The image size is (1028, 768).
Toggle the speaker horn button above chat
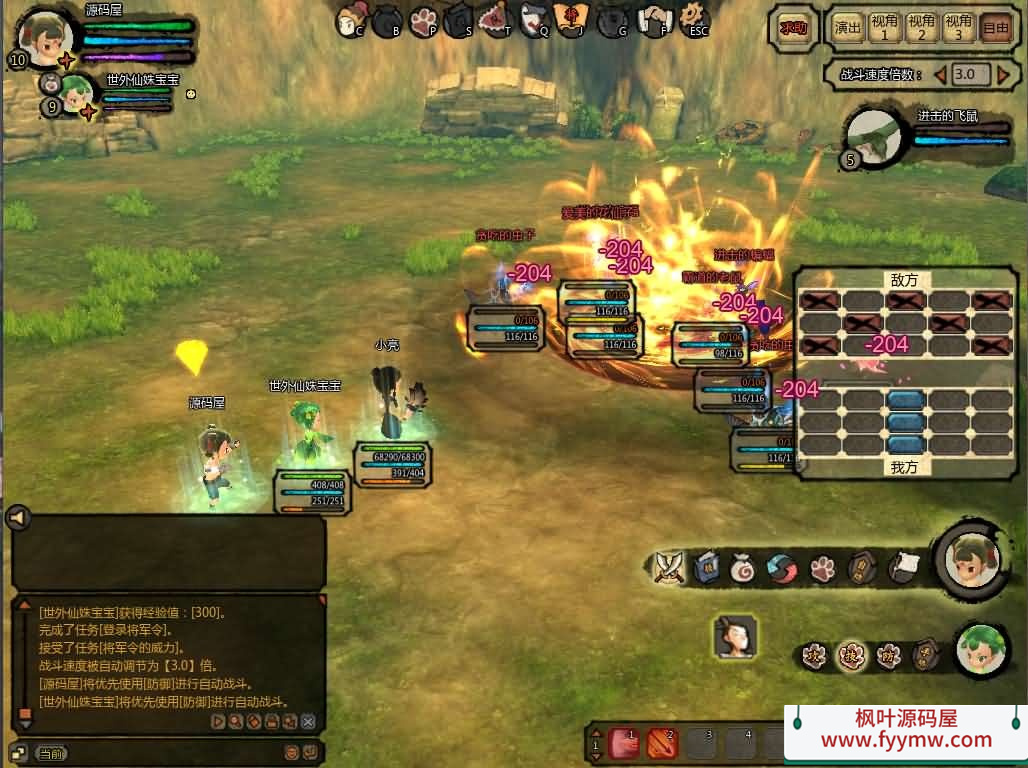click(17, 517)
